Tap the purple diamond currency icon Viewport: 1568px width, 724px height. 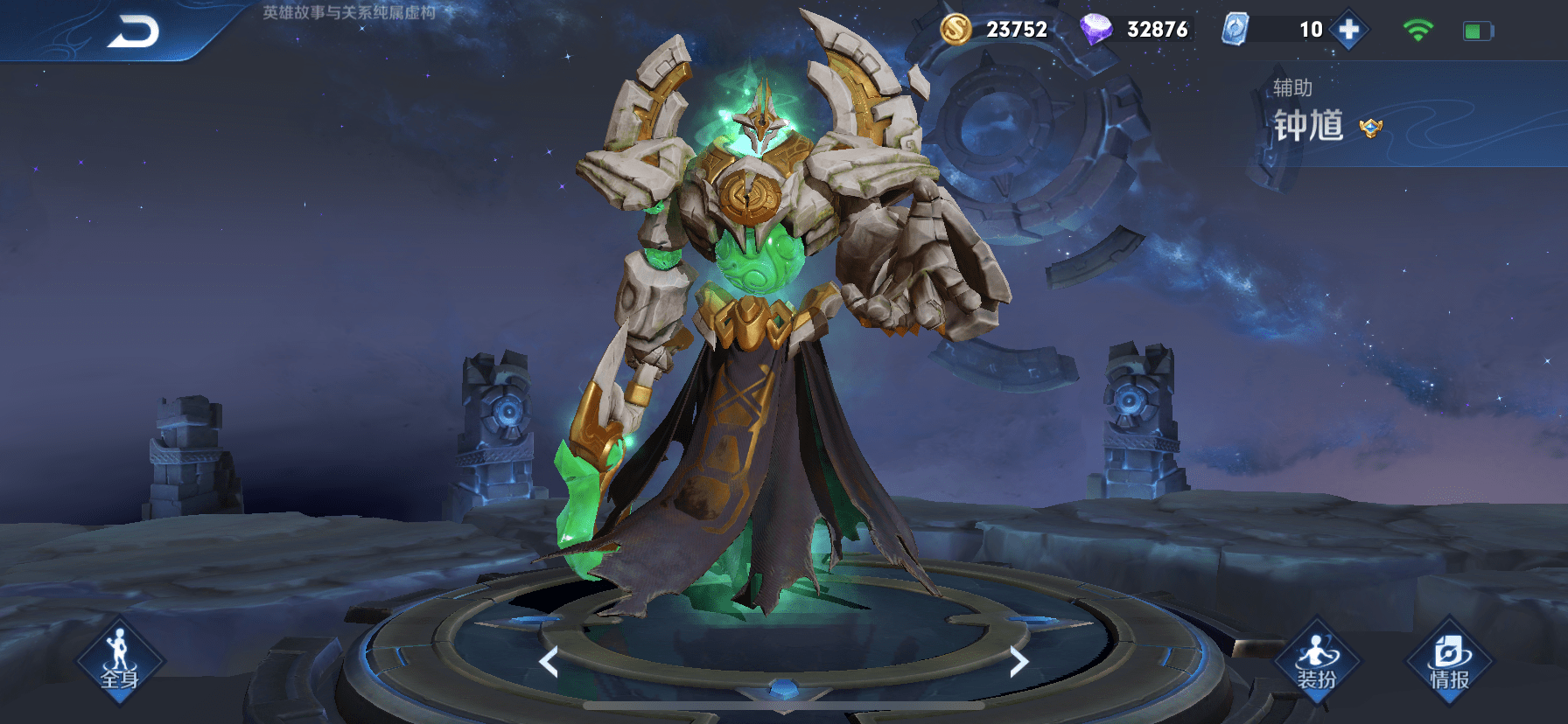[x=1095, y=30]
